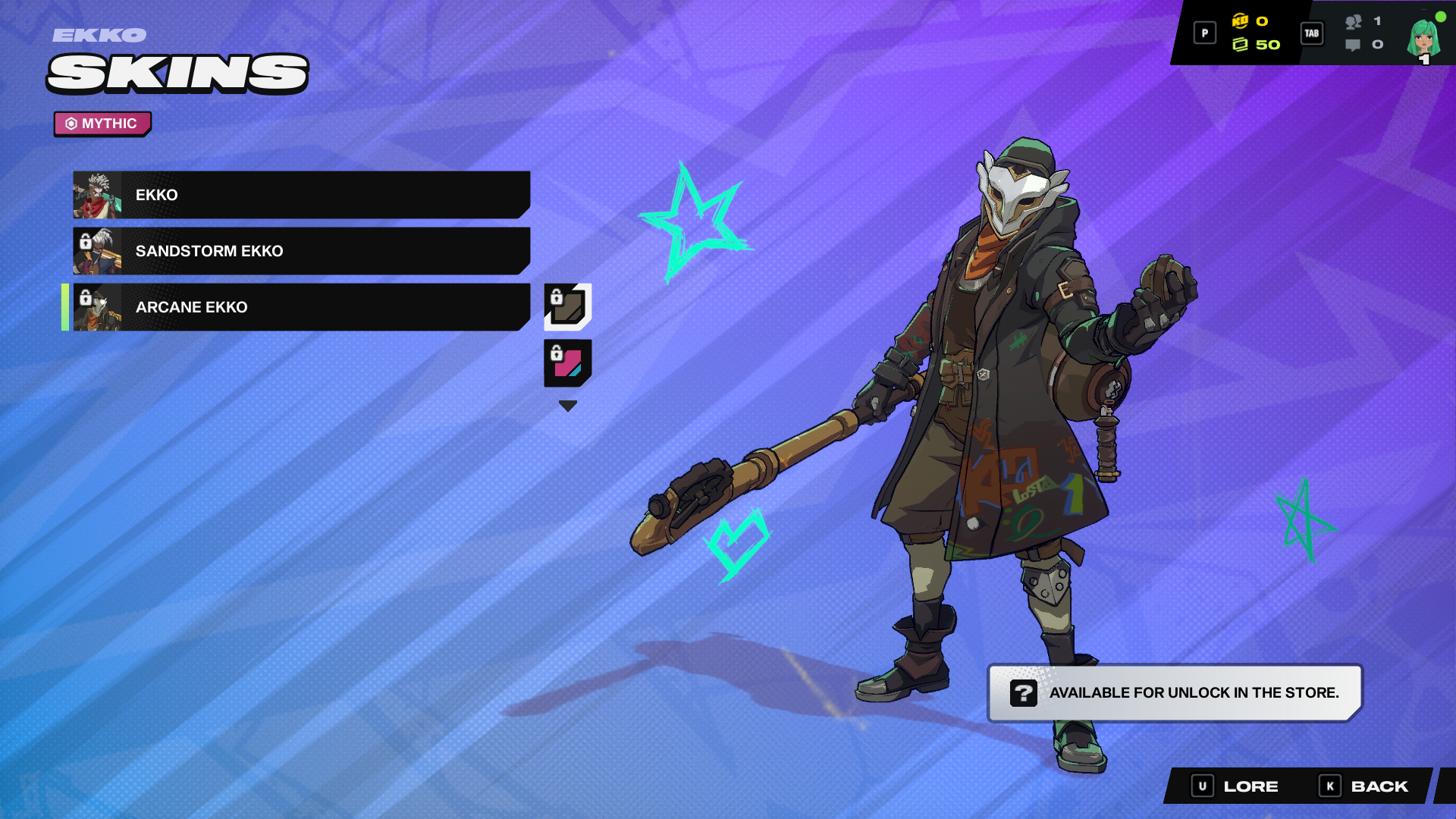Click the TAB keybind icon
The image size is (1456, 819).
(1313, 33)
